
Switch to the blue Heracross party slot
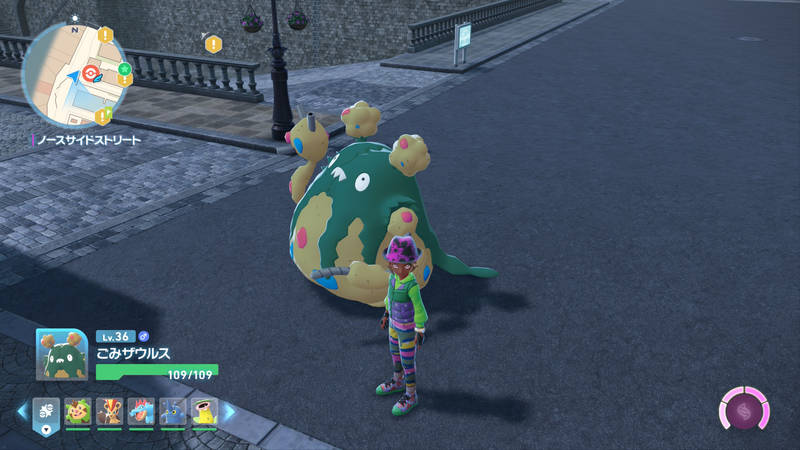pyautogui.click(x=172, y=412)
